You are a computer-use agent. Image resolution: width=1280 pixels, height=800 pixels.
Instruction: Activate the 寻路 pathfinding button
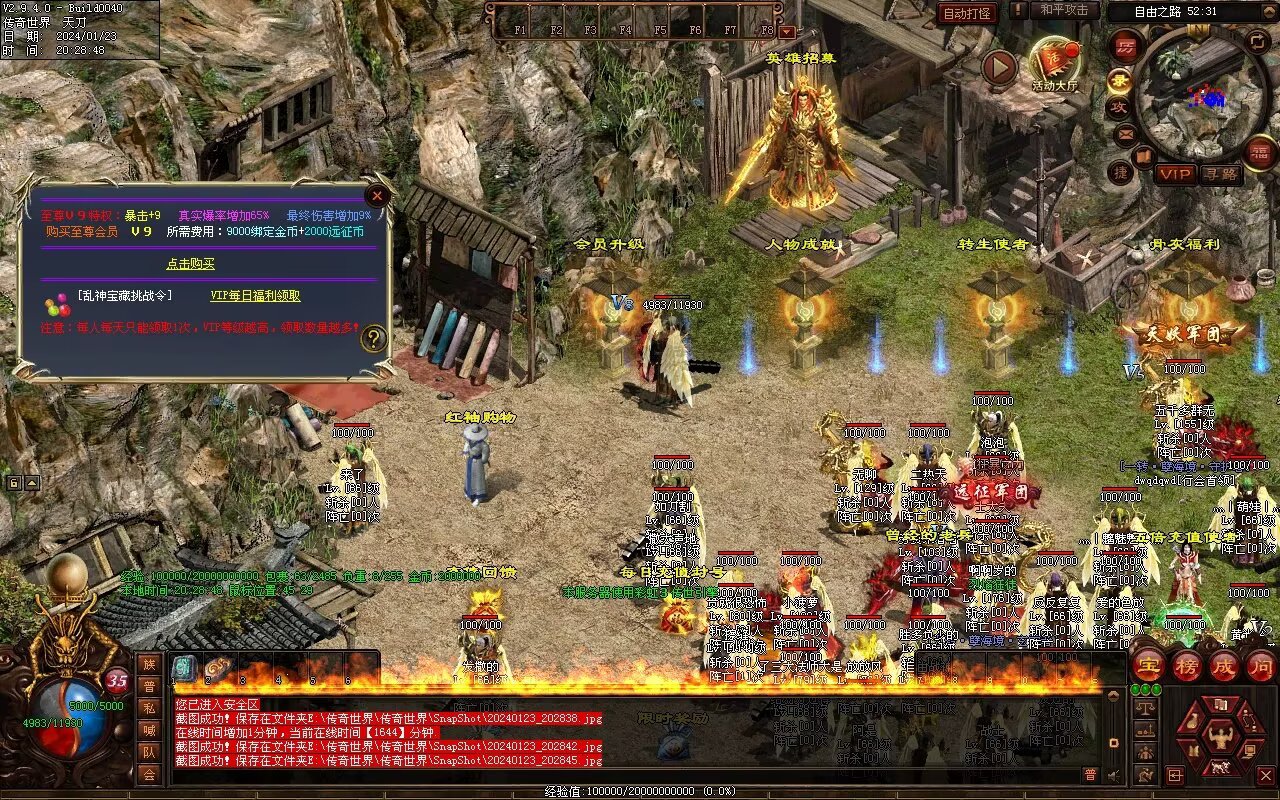tap(1221, 174)
